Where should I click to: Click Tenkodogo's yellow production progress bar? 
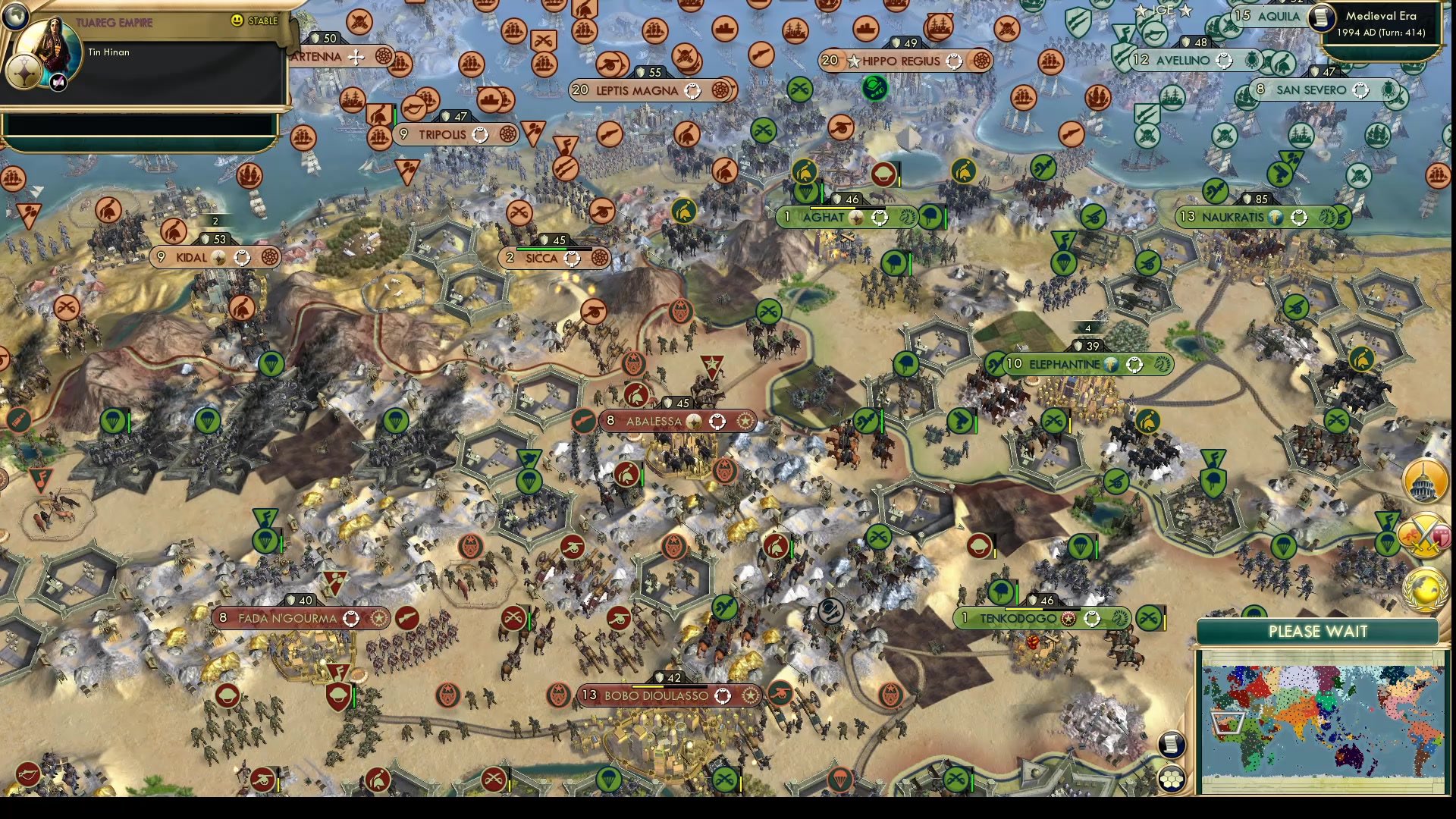1024,609
